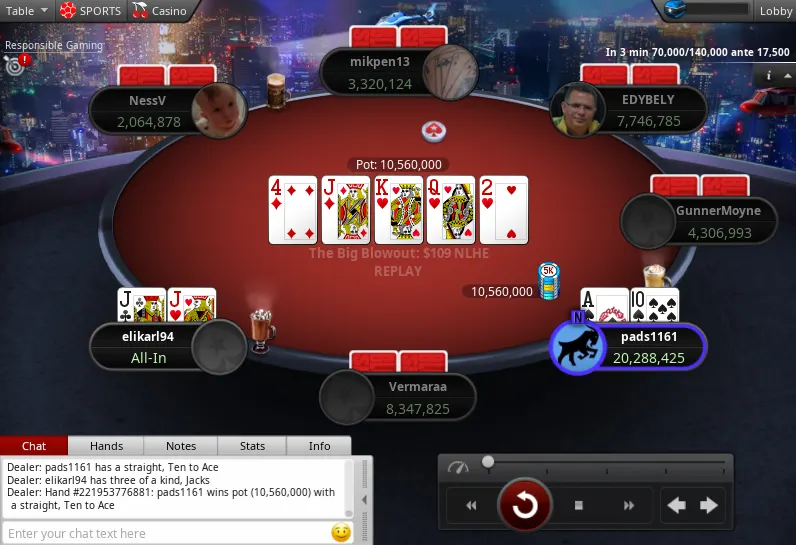Viewport: 796px width, 545px height.
Task: Select the Info tab
Action: (319, 446)
